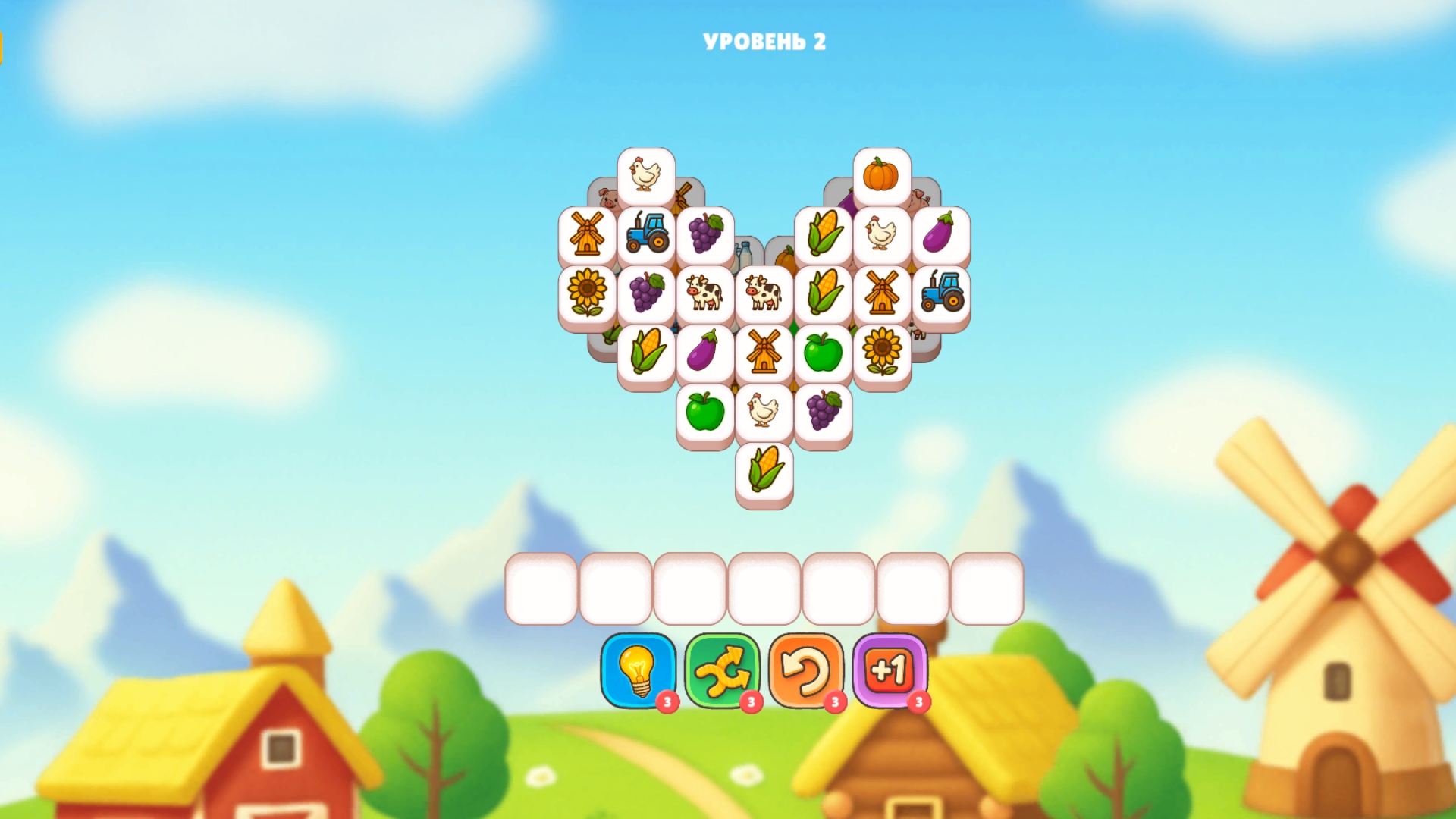Select the blue tractor tile on the left

[647, 235]
